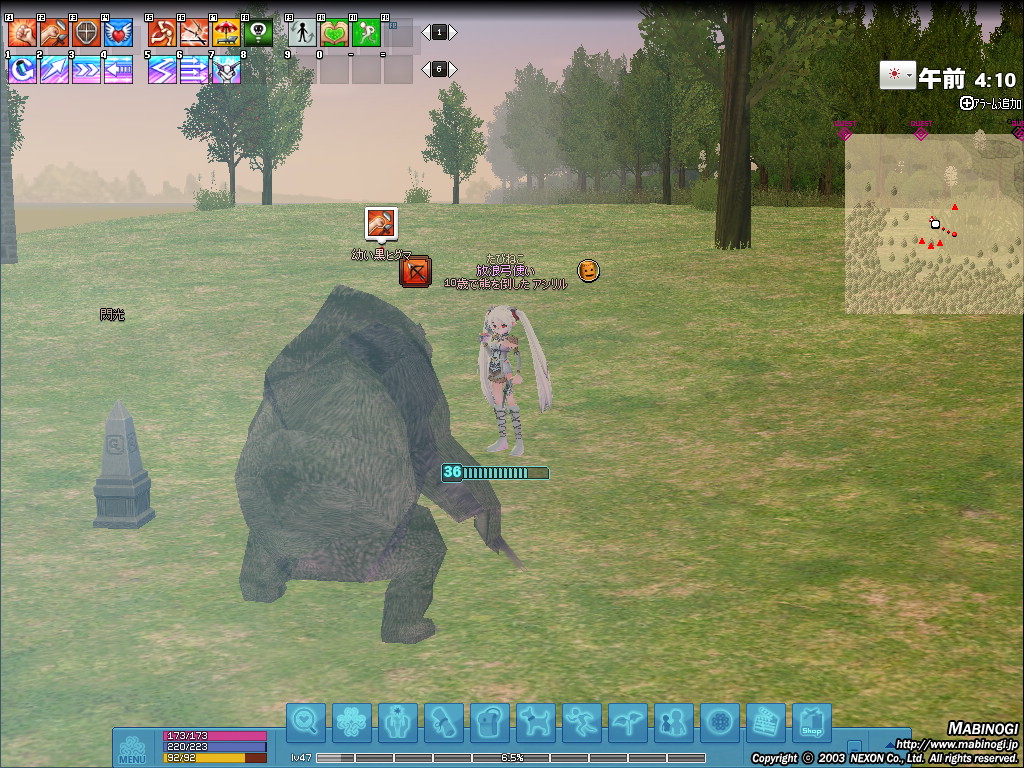Image resolution: width=1024 pixels, height=768 pixels.
Task: Activate the skull skill in F8 slot
Action: (258, 33)
